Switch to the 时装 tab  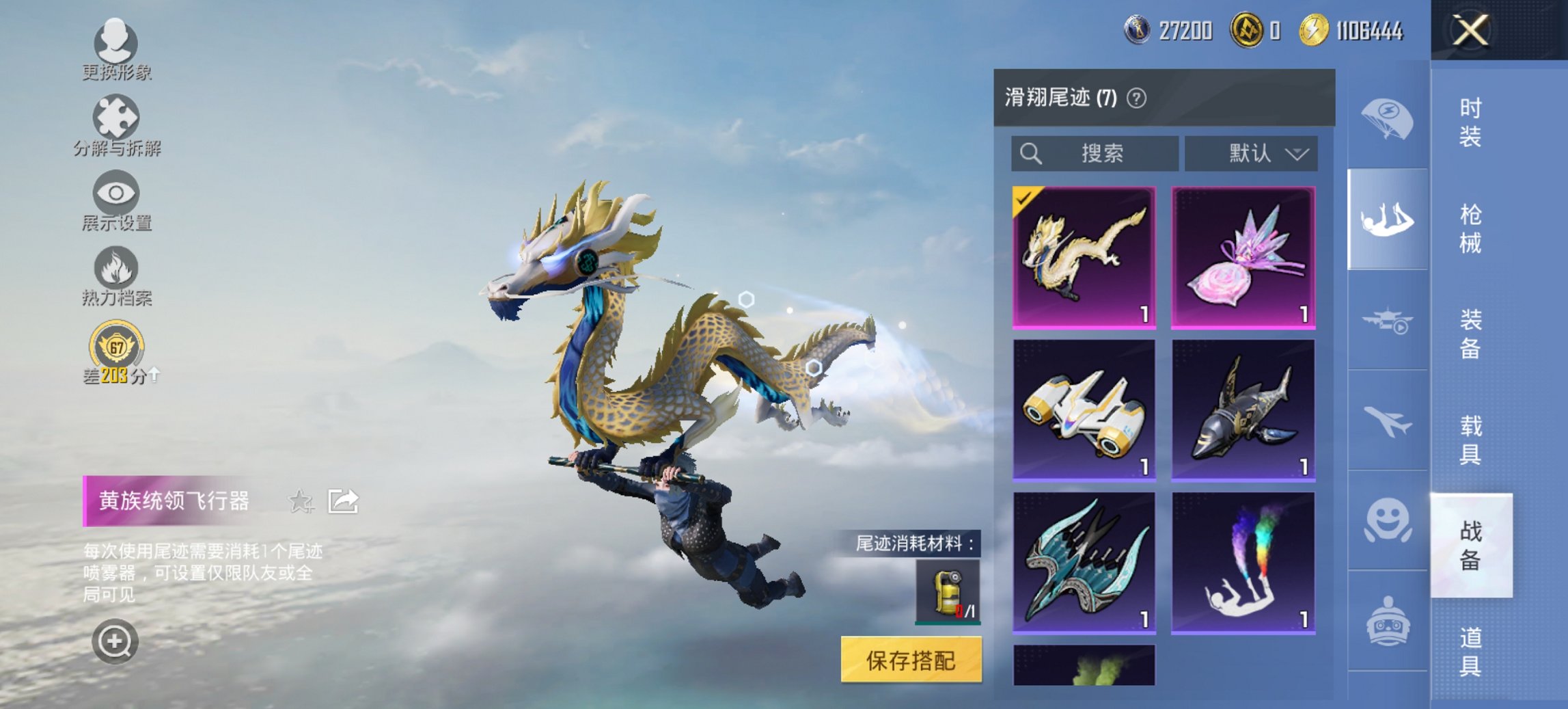[1471, 122]
